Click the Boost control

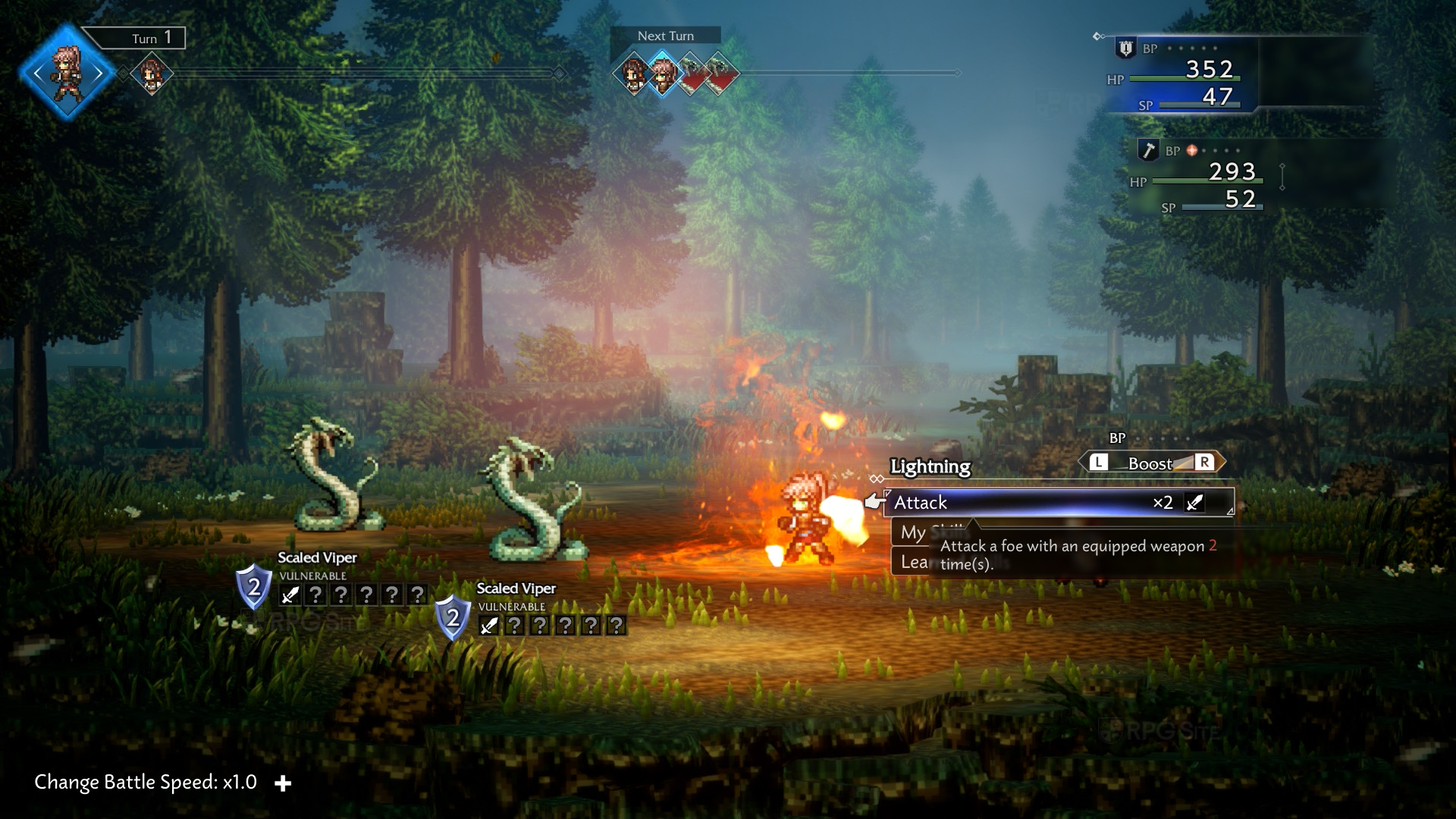coord(1150,463)
